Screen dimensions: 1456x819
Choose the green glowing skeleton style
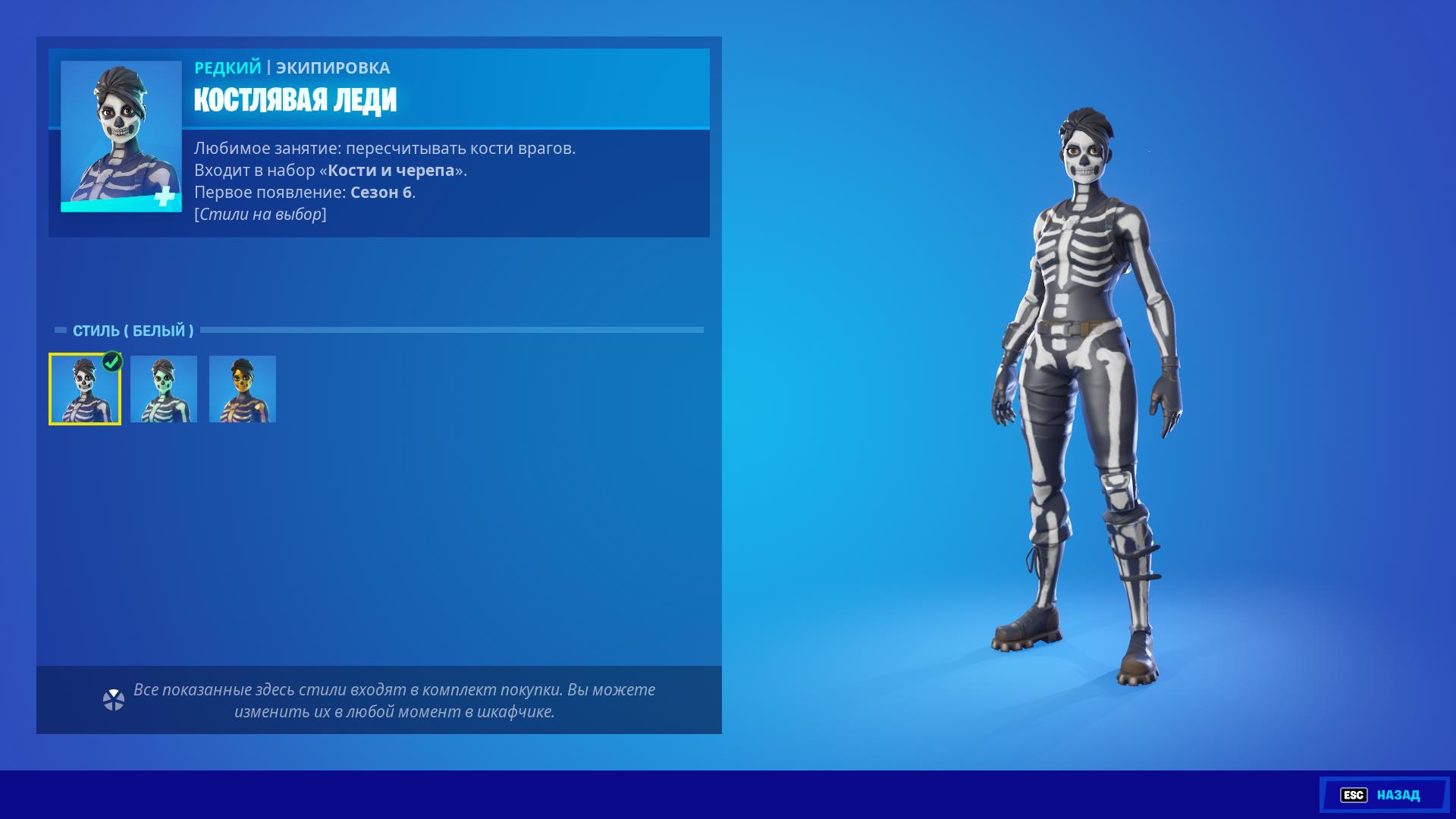pyautogui.click(x=164, y=389)
